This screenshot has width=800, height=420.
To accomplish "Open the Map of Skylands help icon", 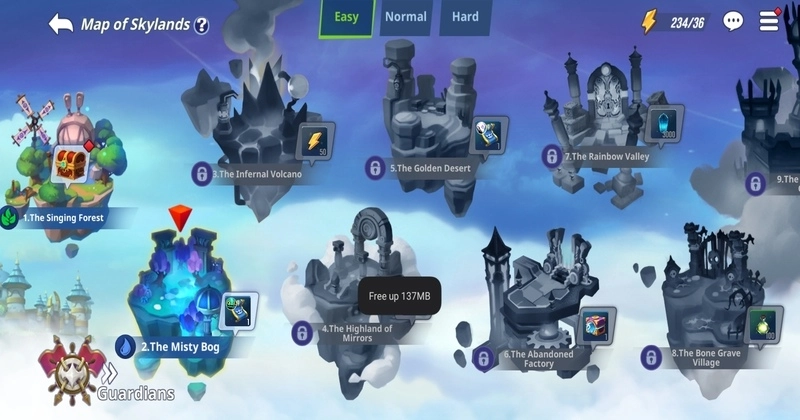I will (x=201, y=26).
